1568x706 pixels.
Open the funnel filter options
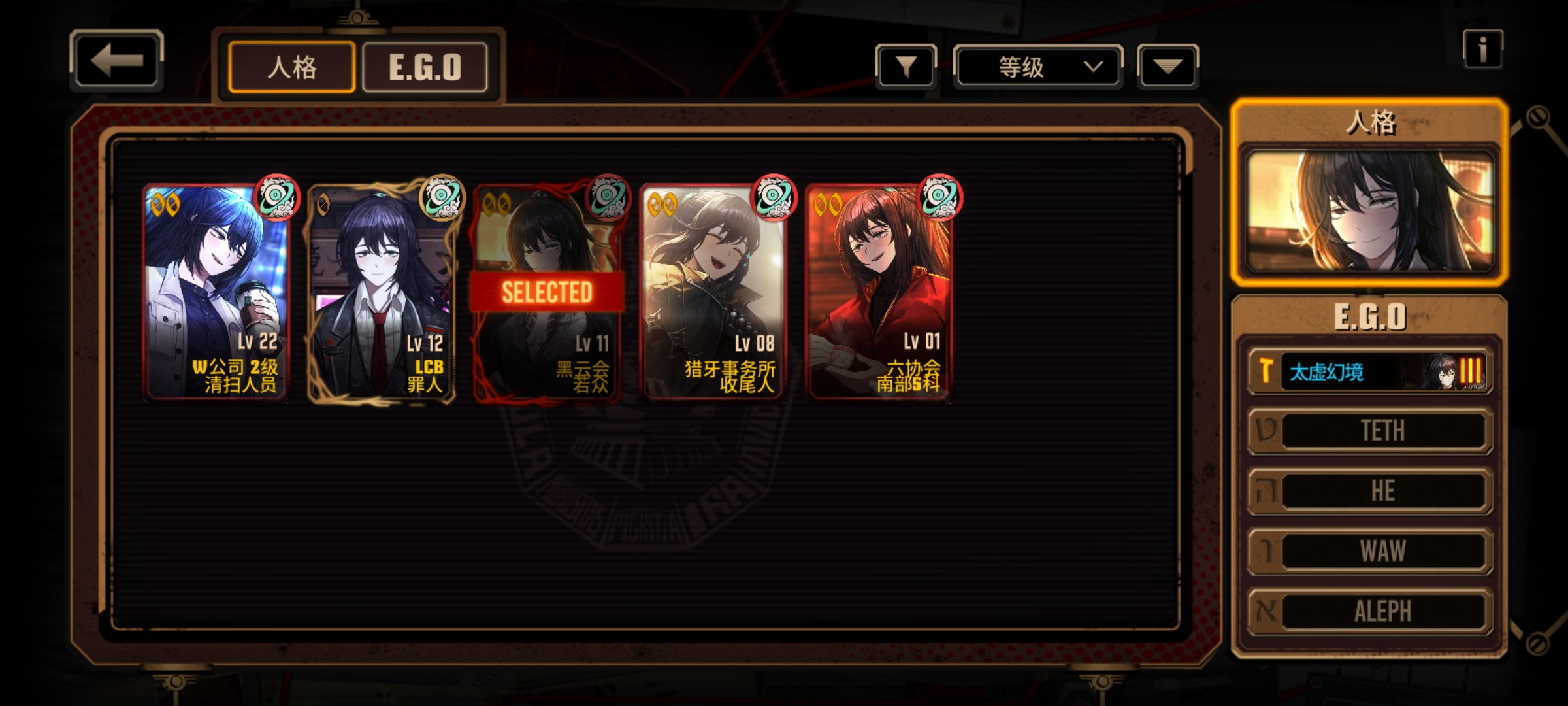(906, 66)
